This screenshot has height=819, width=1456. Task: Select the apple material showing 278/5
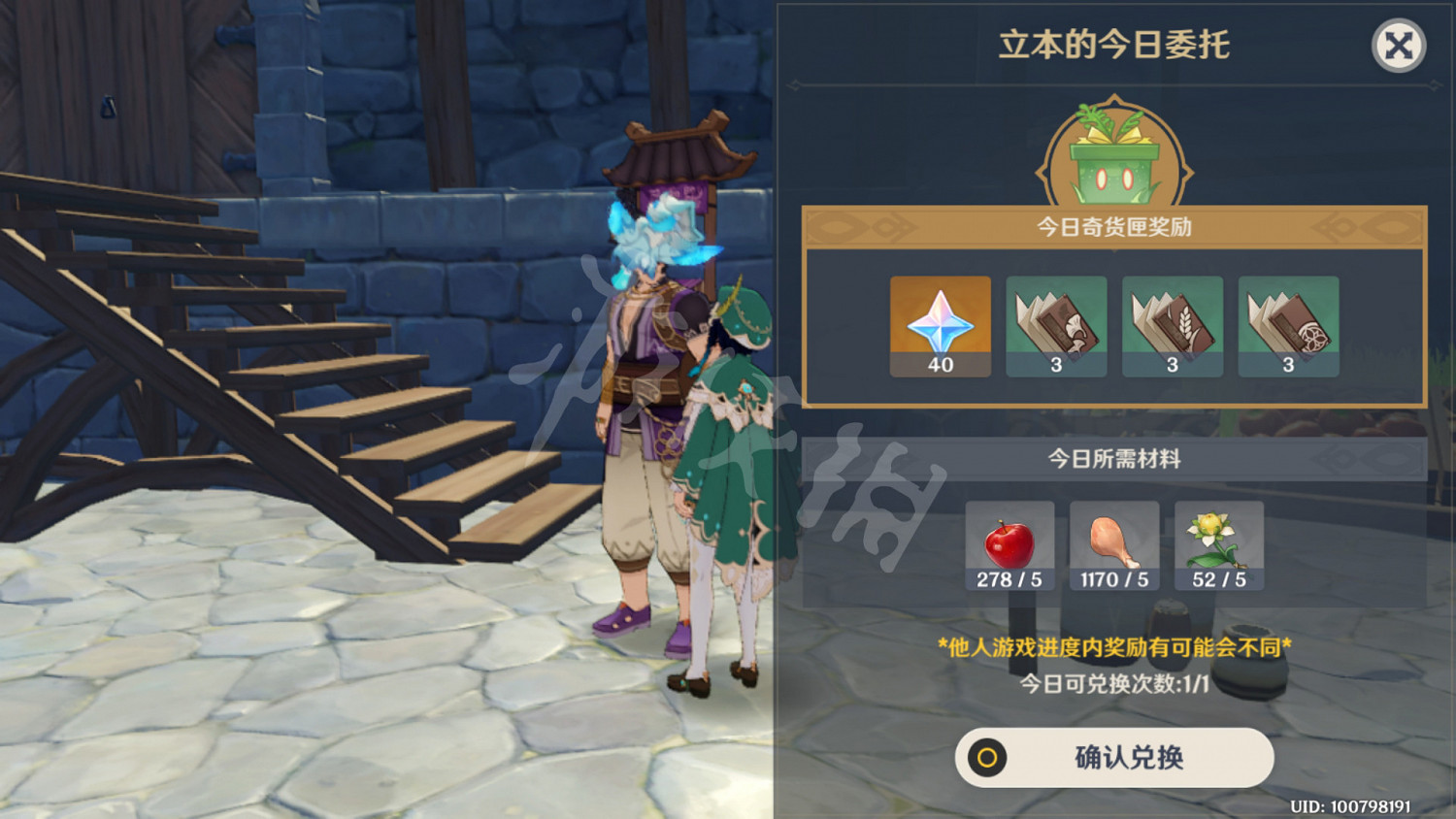click(1009, 543)
